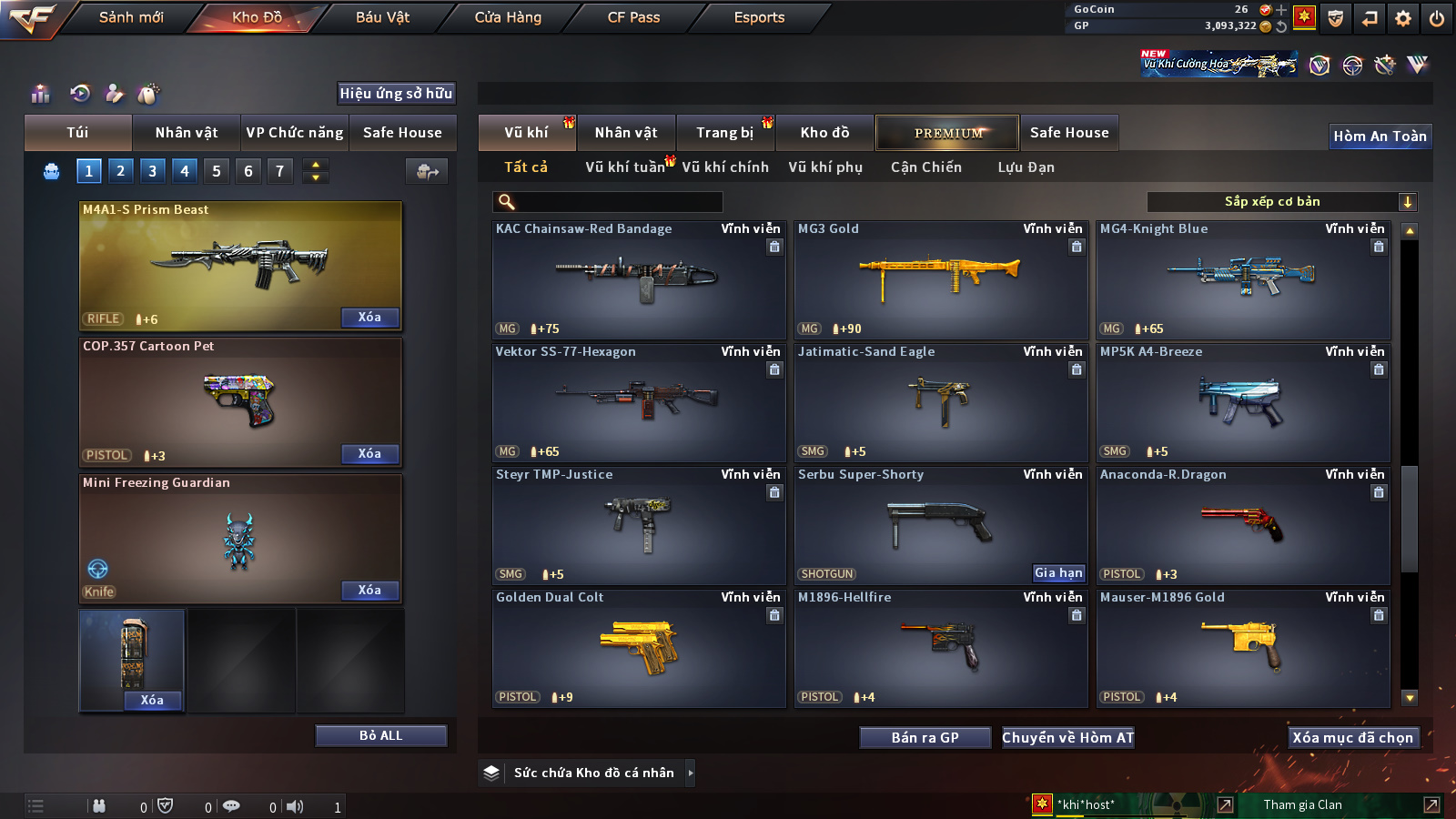This screenshot has height=819, width=1456.
Task: Remove the M4A1-S Prism Beast with Xóa
Action: tap(369, 318)
